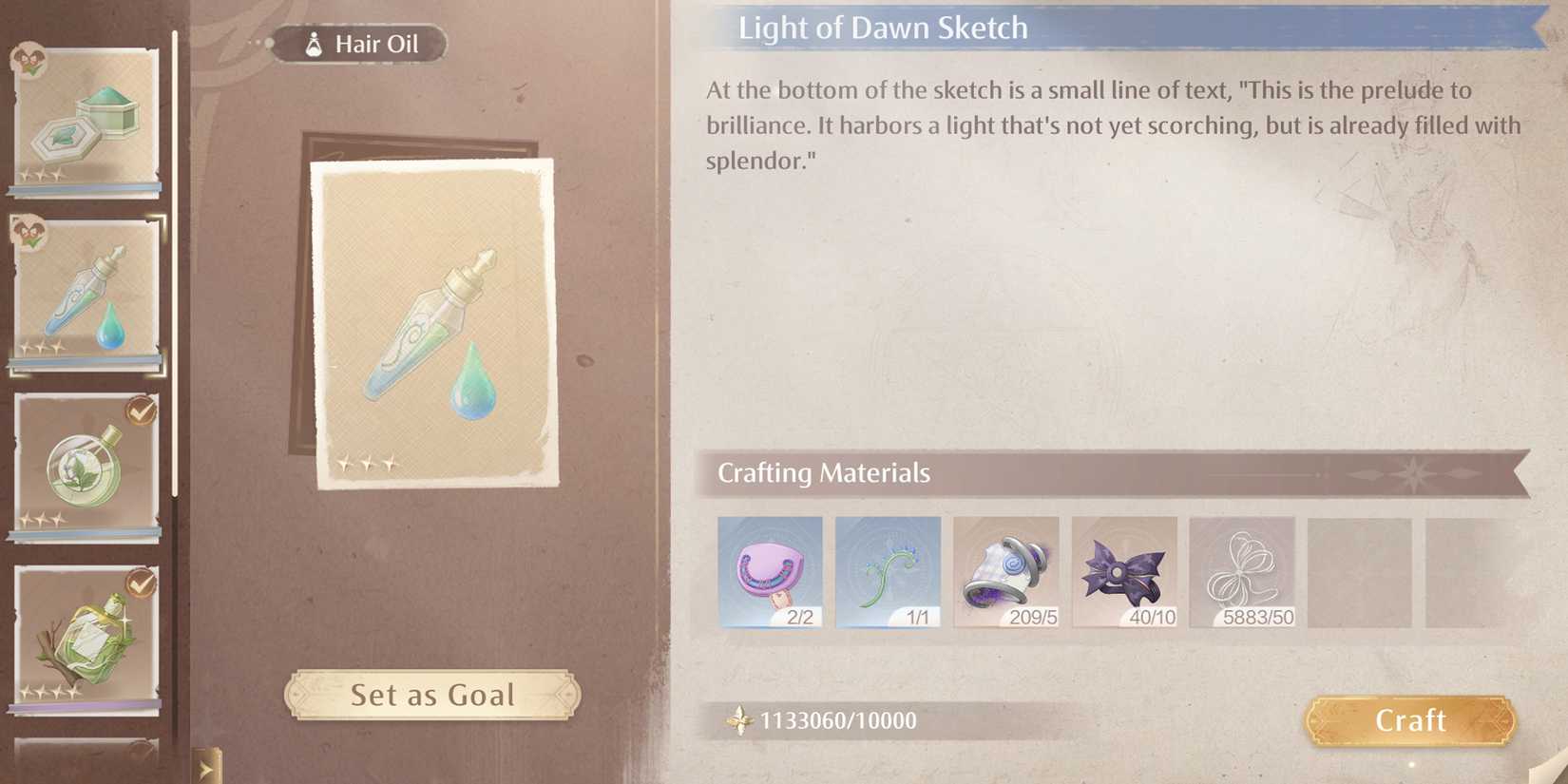Click the white flower material showing 5883/50

coord(1244,570)
